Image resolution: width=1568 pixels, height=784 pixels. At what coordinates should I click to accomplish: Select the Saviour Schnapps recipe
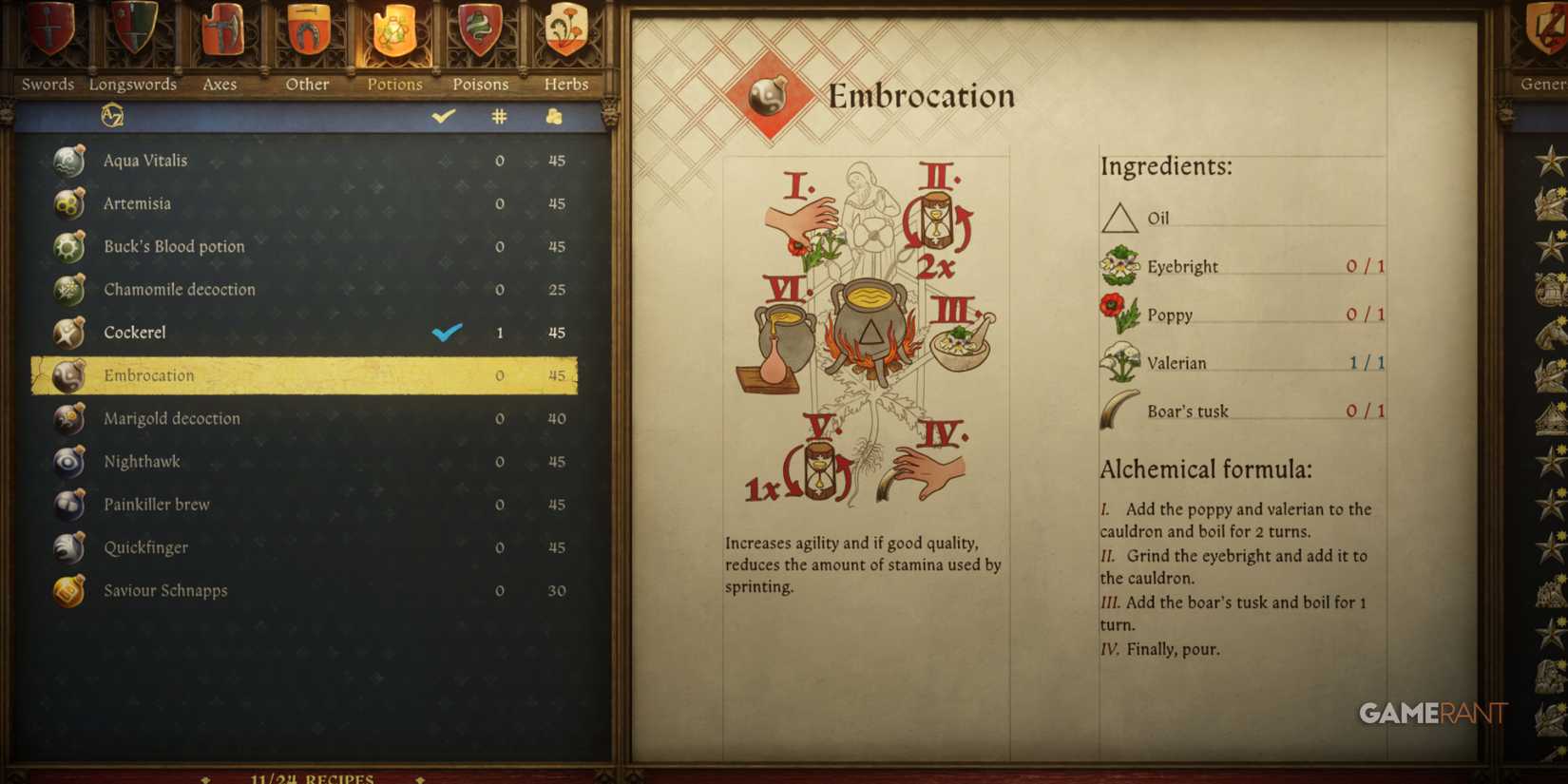(166, 590)
